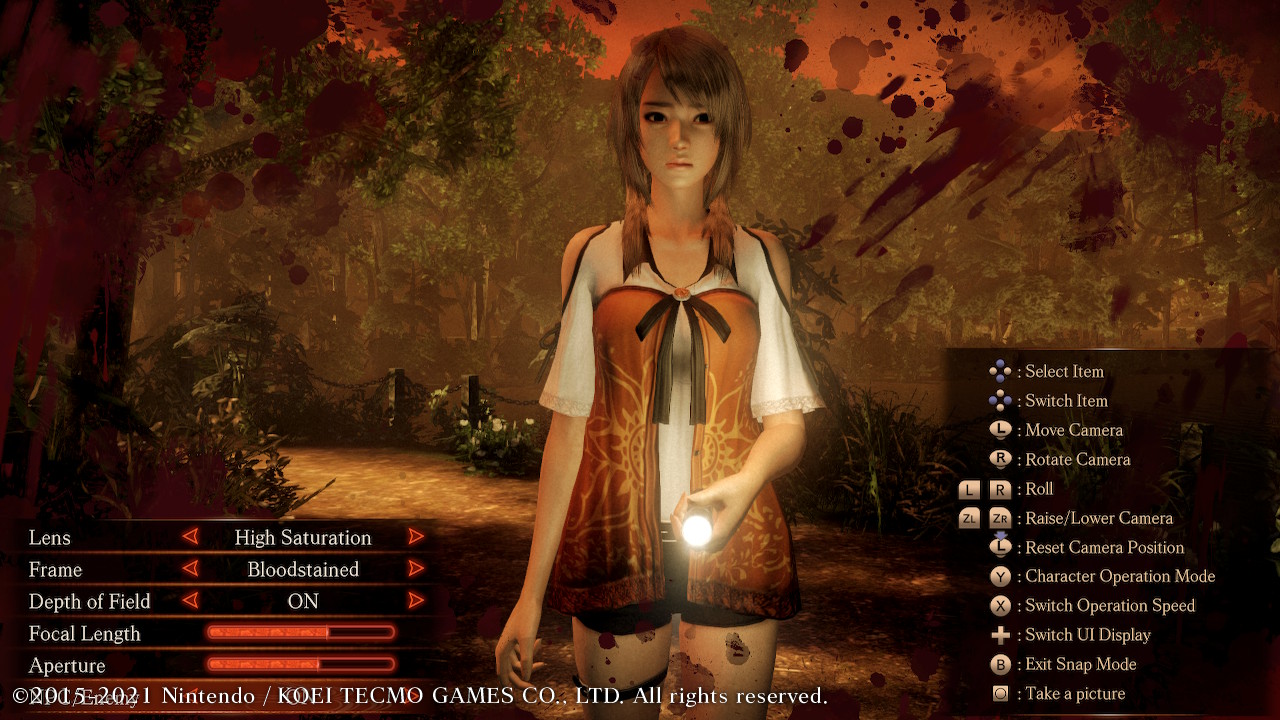Toggle Depth of Field using right arrow
The height and width of the screenshot is (720, 1280).
pos(416,601)
